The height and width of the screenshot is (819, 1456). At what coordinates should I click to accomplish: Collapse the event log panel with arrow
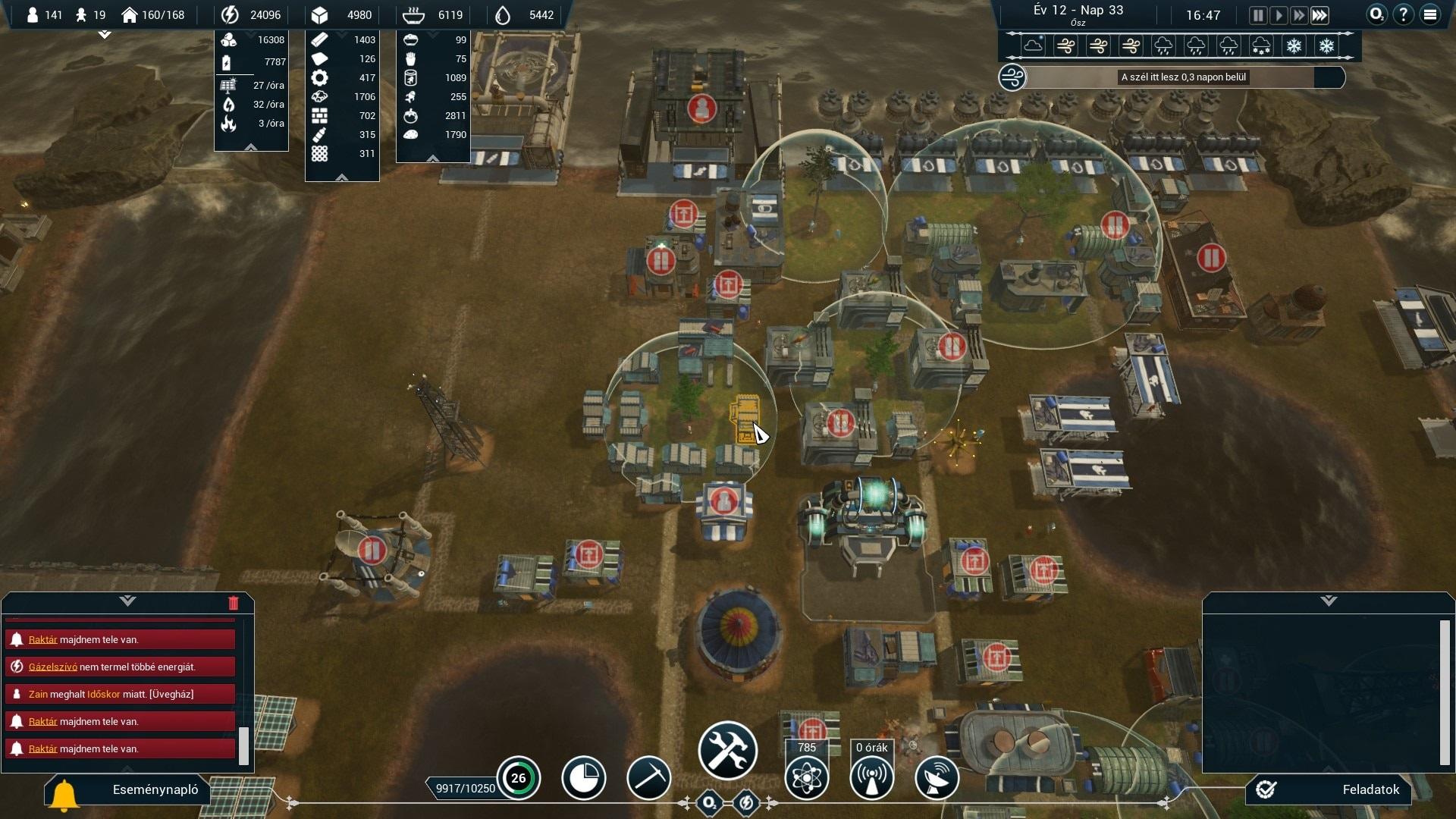(127, 601)
